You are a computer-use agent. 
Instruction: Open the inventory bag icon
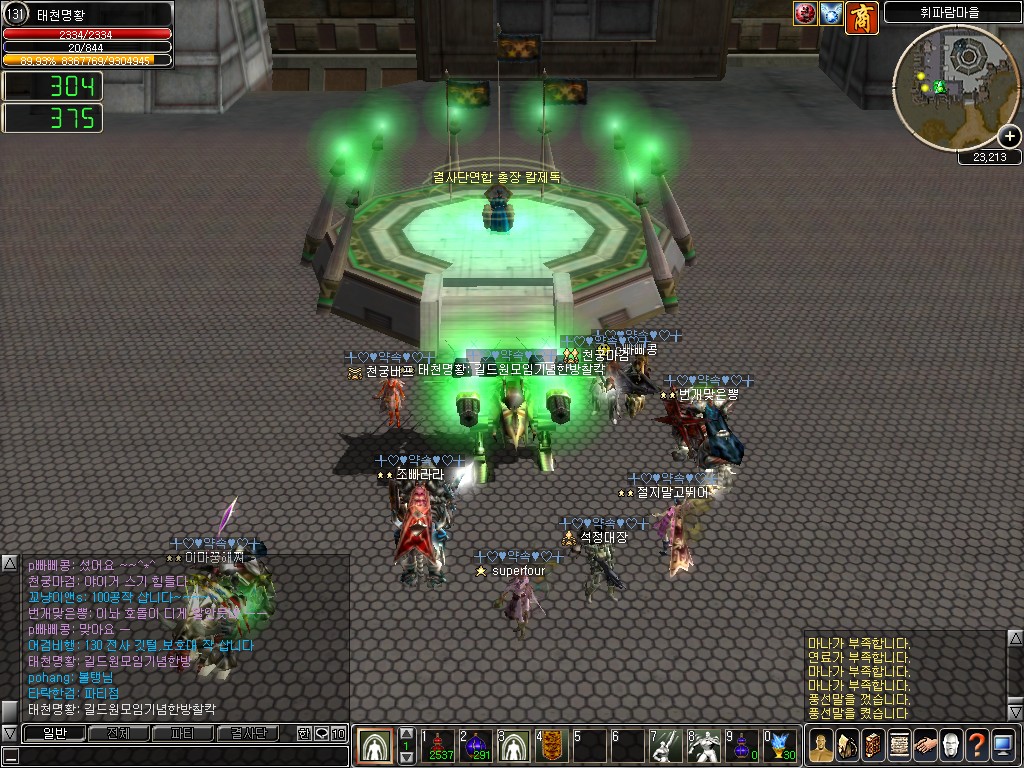click(847, 746)
